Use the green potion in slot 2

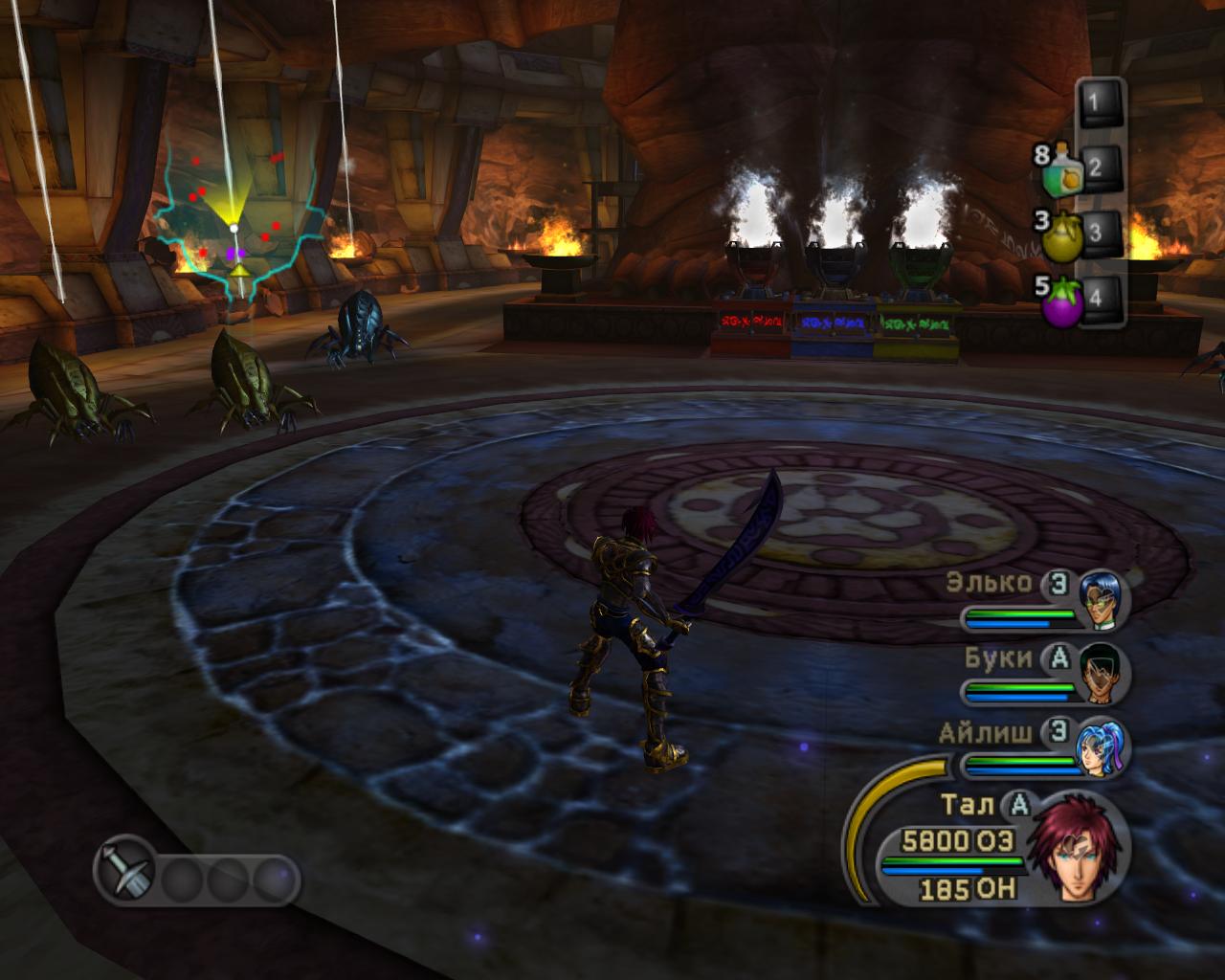coord(1061,172)
